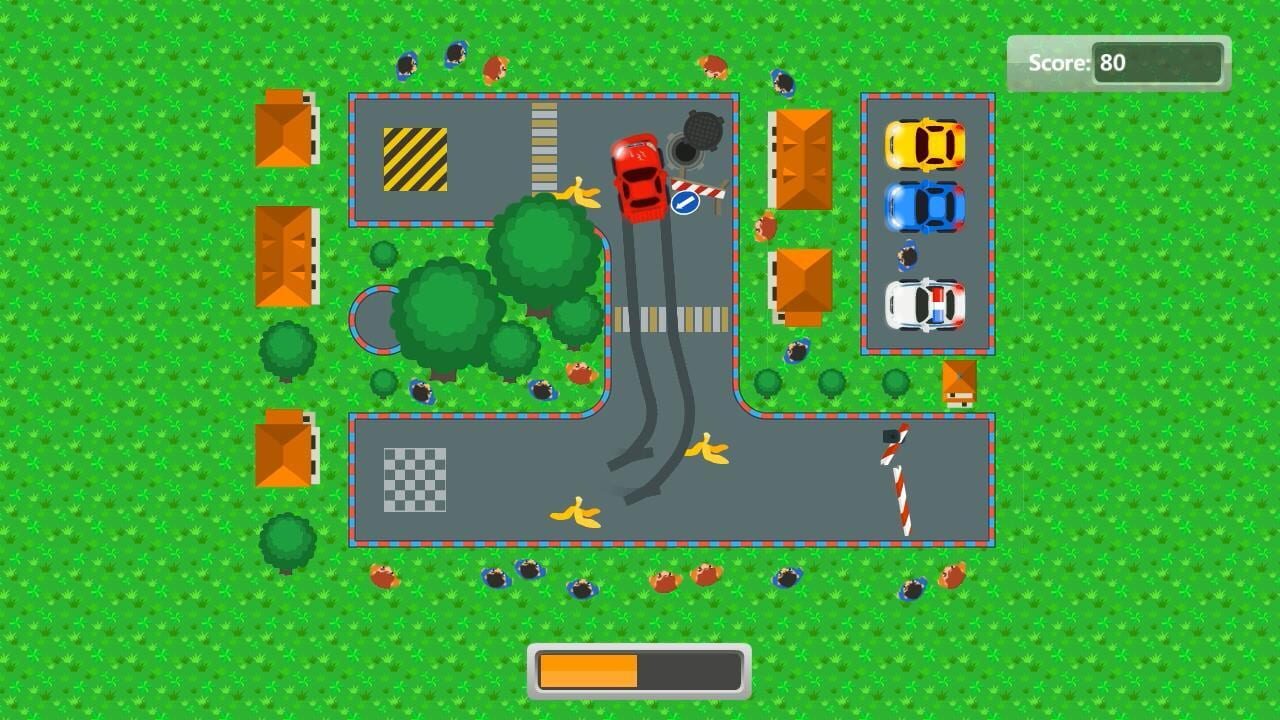Click the orange progress bar at the bottom
Image resolution: width=1280 pixels, height=720 pixels.
coord(590,670)
